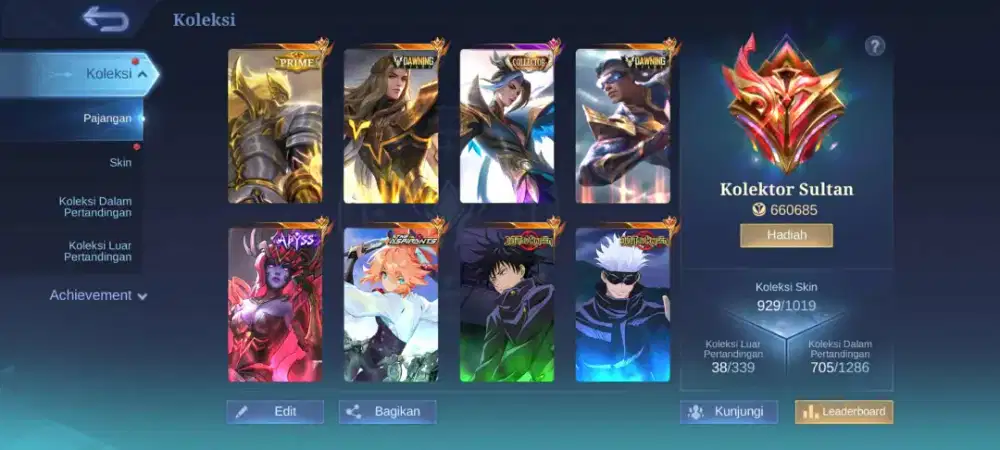Go back using the arrow button
Screen dimensions: 1000x450
tap(105, 18)
